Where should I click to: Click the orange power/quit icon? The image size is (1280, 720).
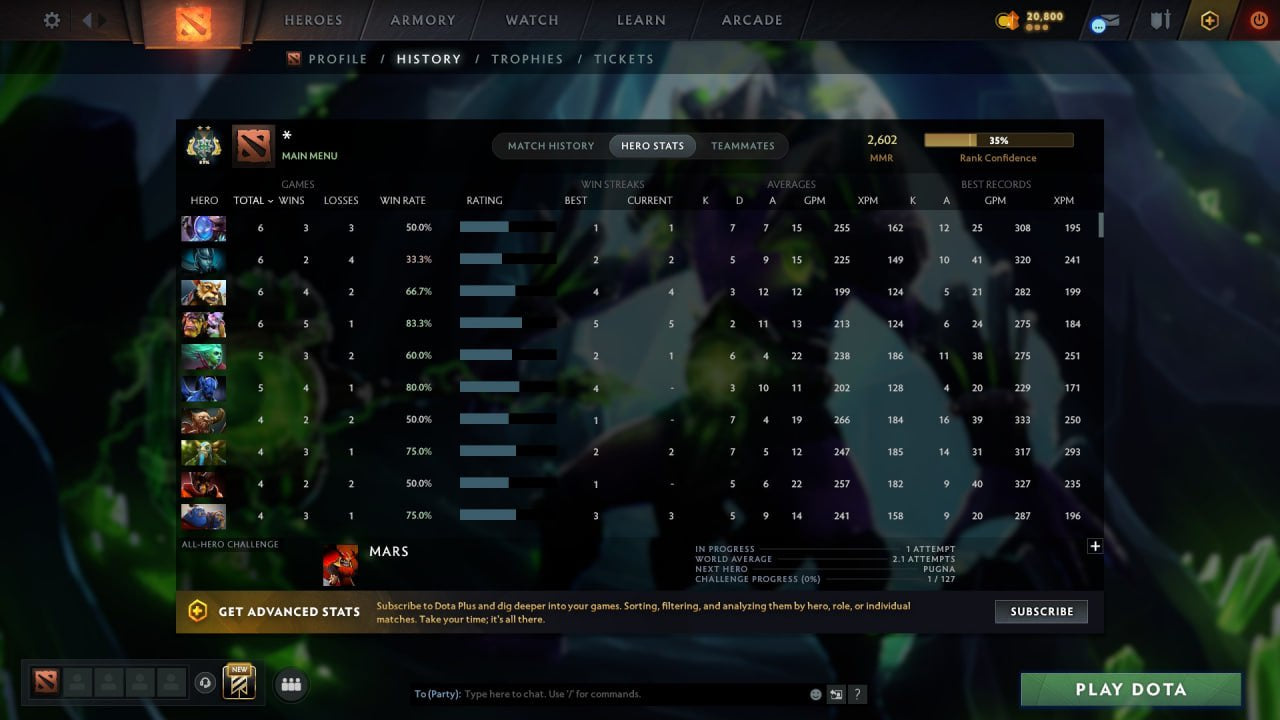1258,19
